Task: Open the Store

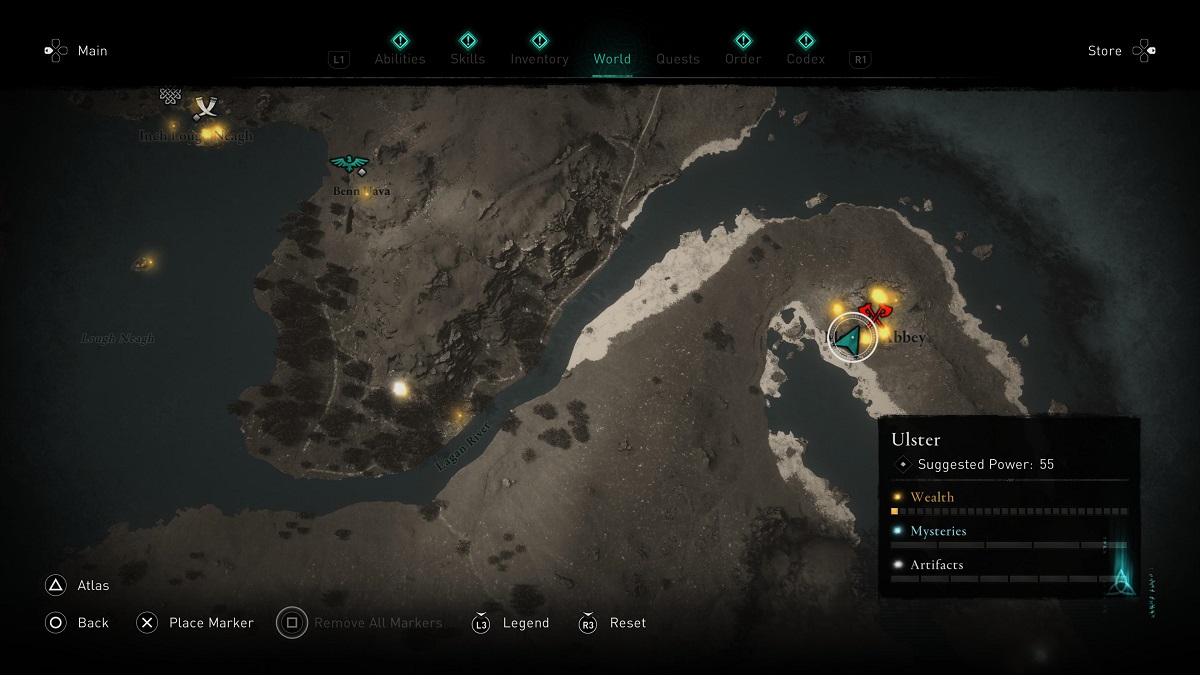Action: click(x=1105, y=51)
